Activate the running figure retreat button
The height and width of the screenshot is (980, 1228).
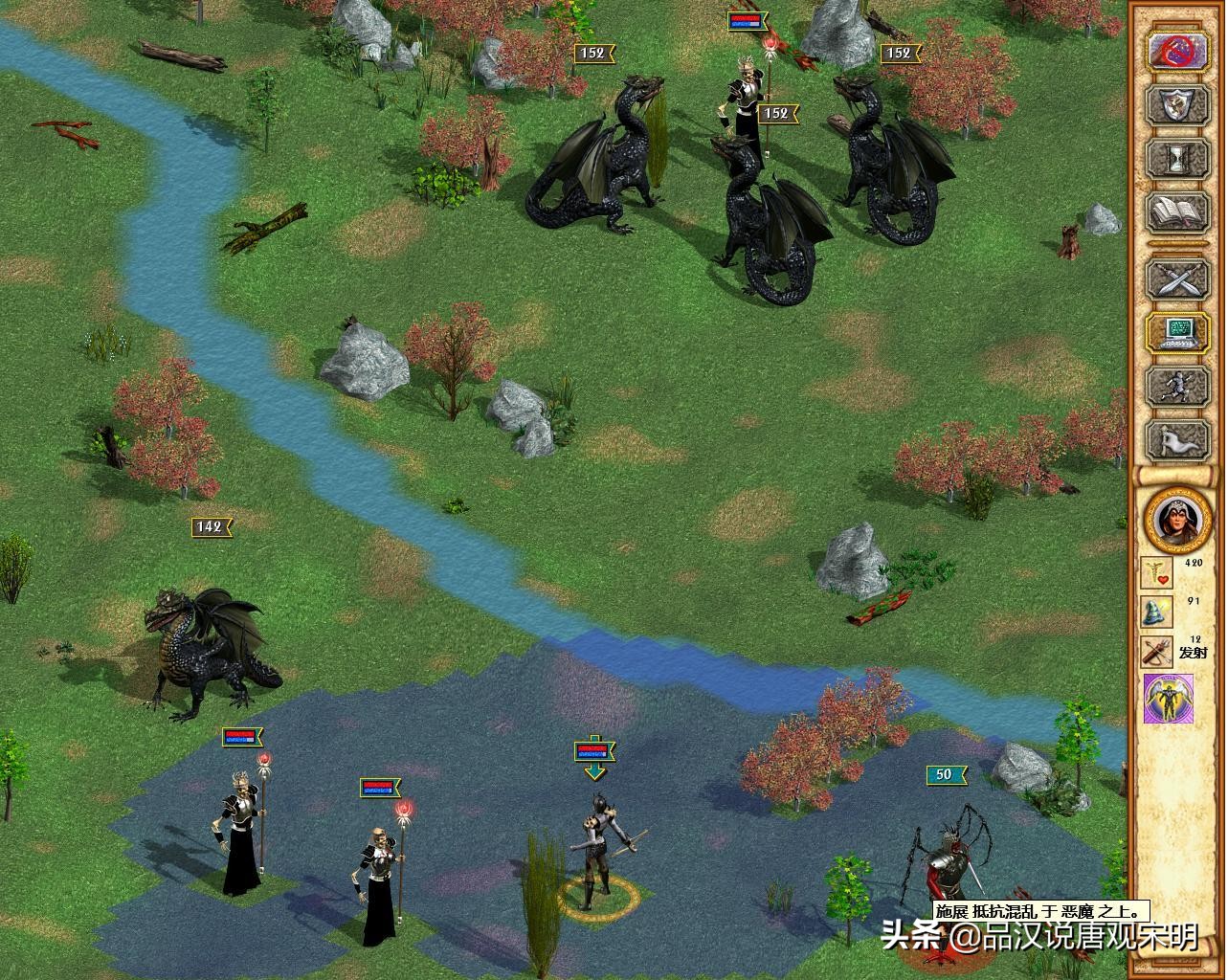coord(1176,387)
